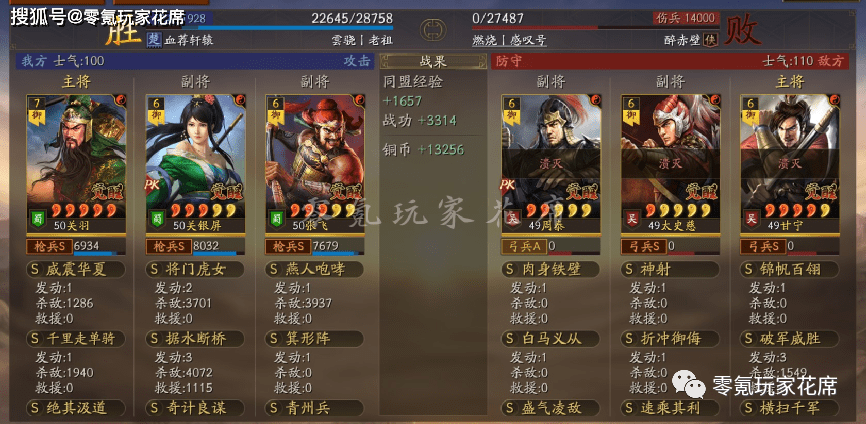Open the 关银屏 hero card
The height and width of the screenshot is (424, 866).
194,160
